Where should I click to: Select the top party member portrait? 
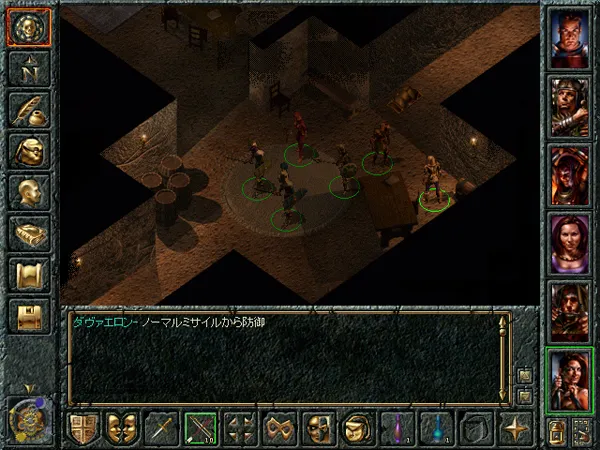[570, 38]
